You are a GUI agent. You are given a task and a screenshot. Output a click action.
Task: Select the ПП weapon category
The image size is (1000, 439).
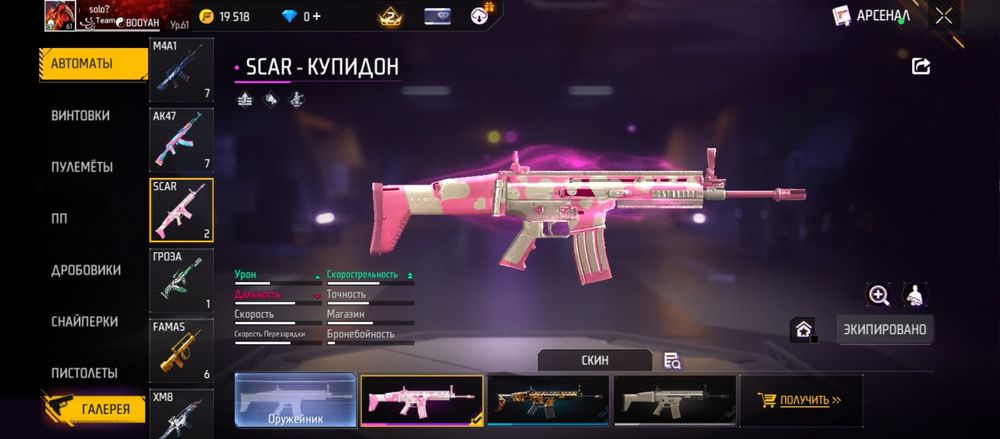[x=61, y=218]
